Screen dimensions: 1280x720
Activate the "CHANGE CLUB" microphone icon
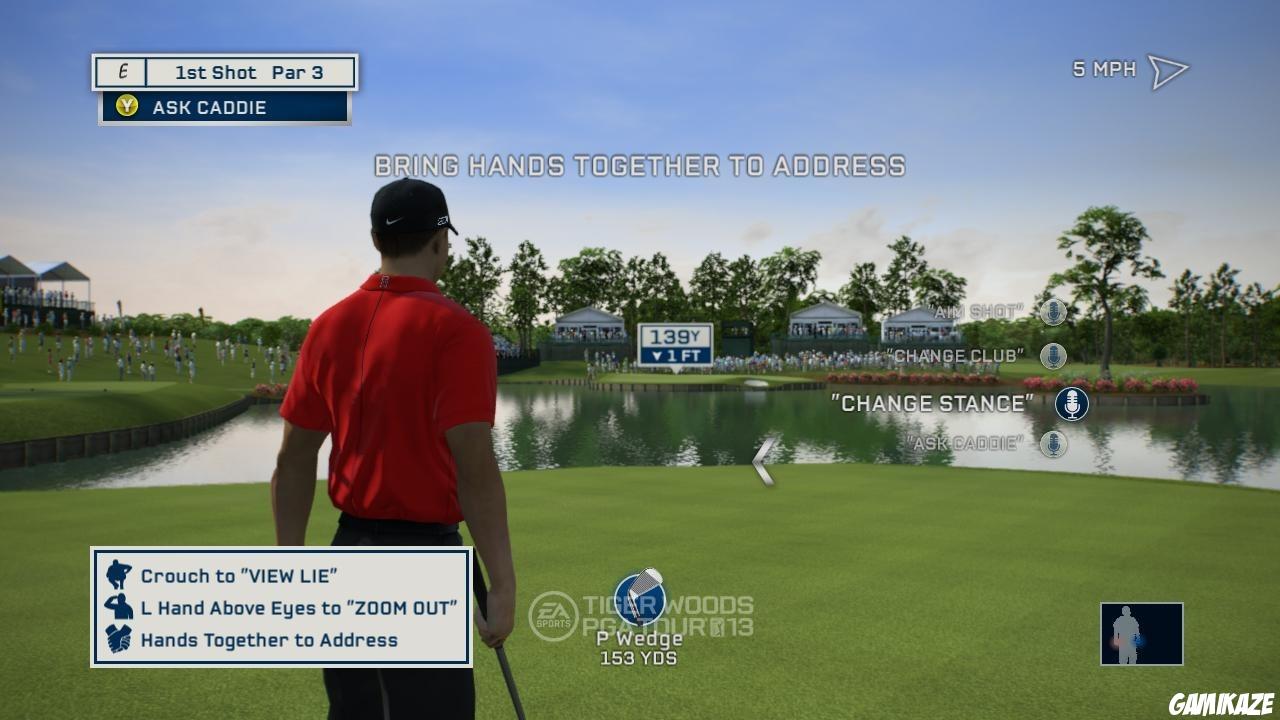click(x=1053, y=354)
